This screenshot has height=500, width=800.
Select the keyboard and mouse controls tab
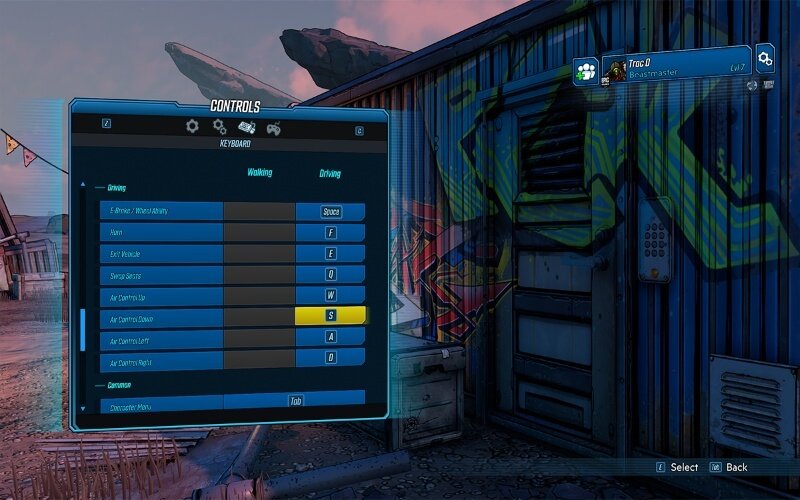[246, 127]
